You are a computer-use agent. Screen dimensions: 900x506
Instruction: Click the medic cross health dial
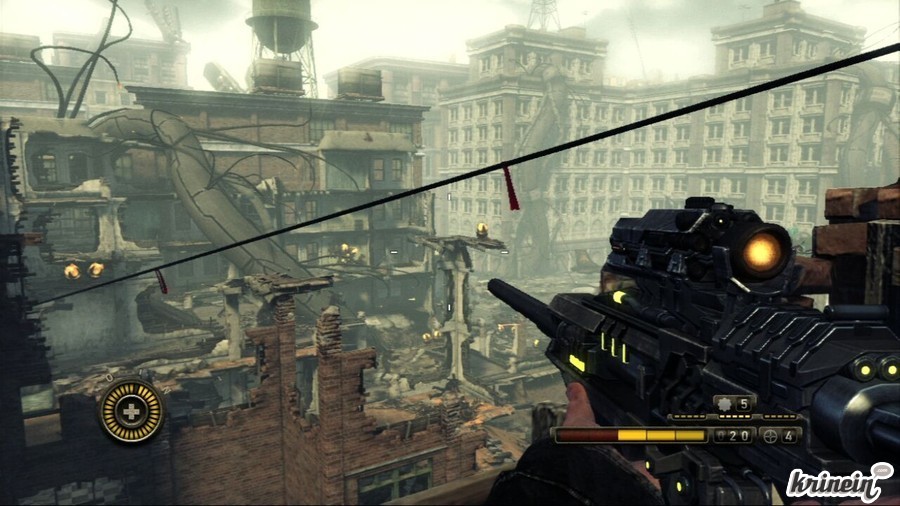click(x=132, y=410)
